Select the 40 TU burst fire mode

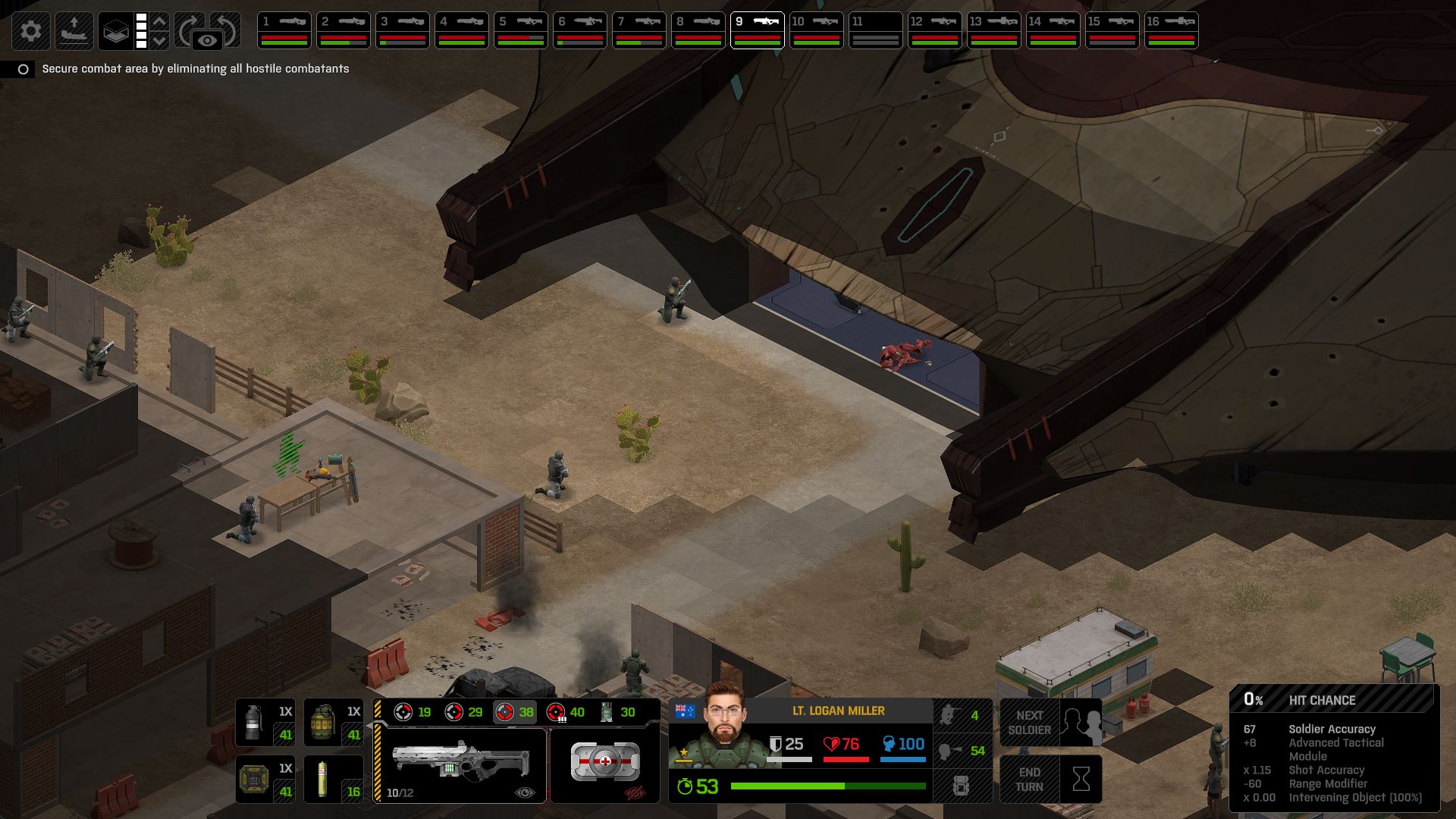coord(566,712)
